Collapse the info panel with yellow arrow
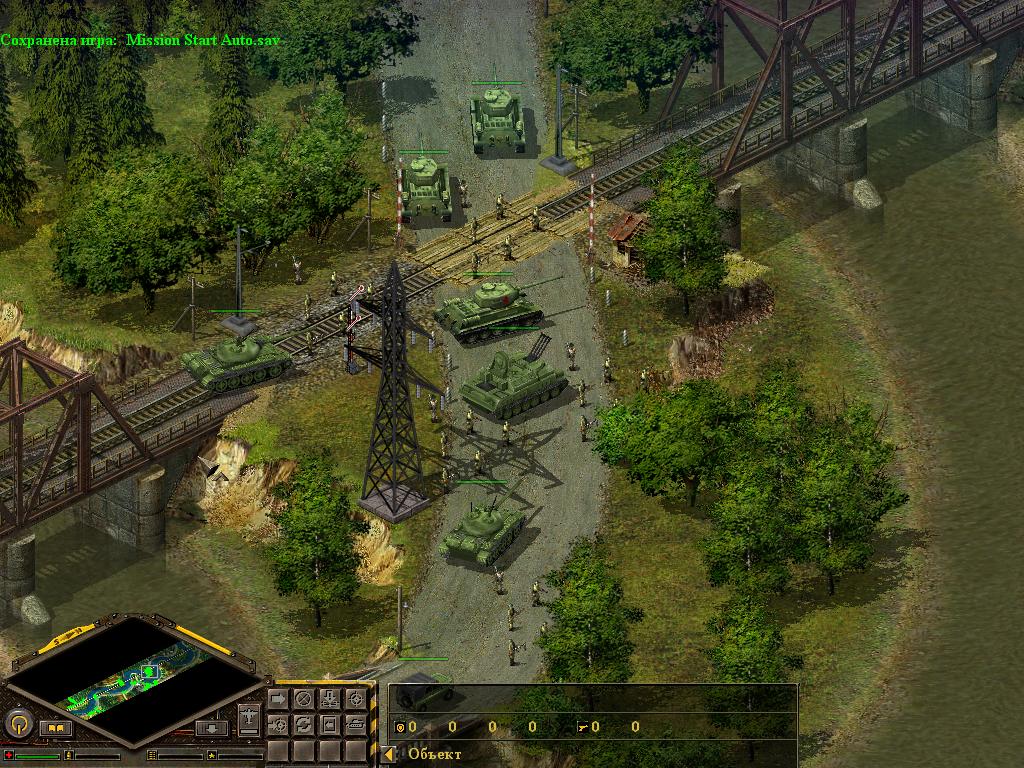 point(389,754)
